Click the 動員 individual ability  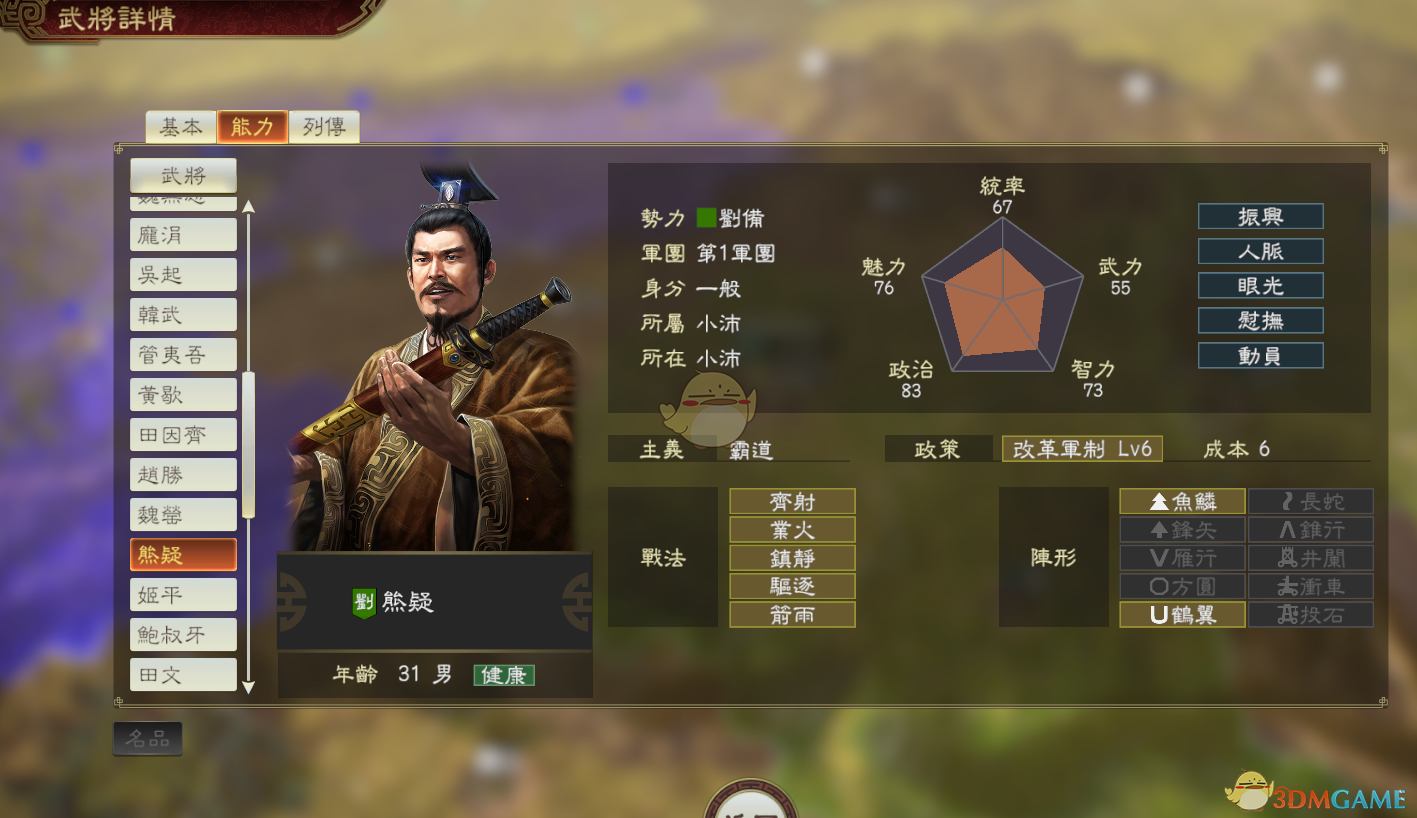click(1260, 354)
